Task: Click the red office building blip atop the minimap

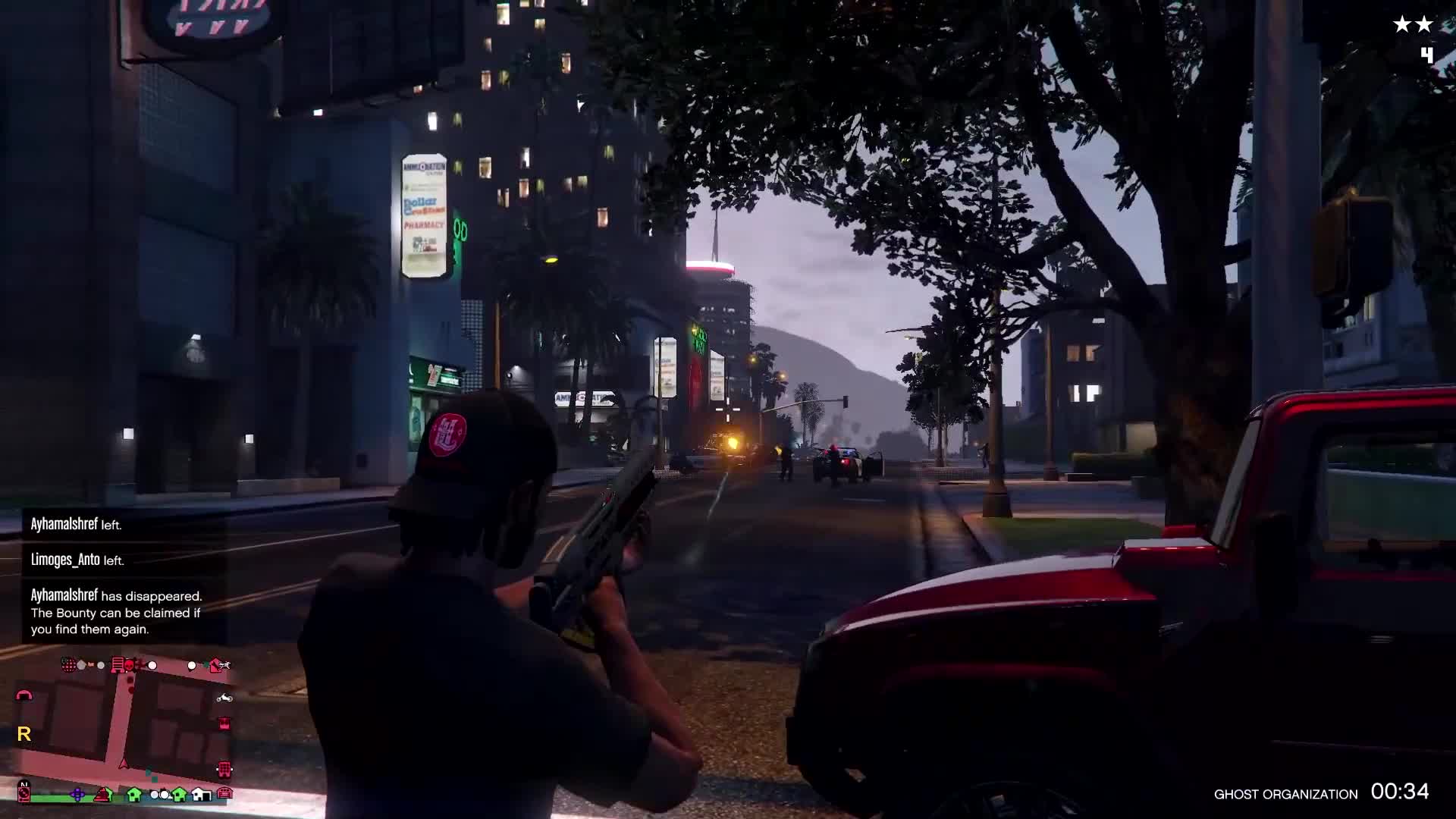Action: coord(118,664)
